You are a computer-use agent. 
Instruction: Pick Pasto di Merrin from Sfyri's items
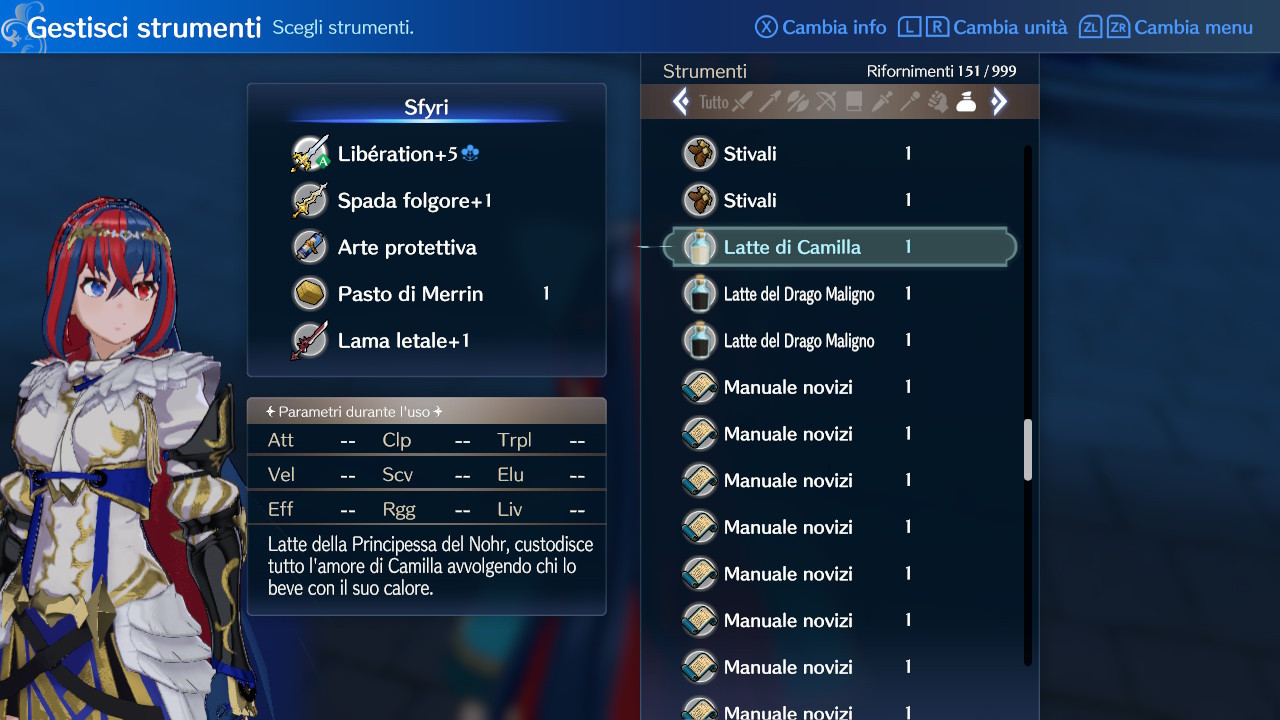pyautogui.click(x=410, y=294)
